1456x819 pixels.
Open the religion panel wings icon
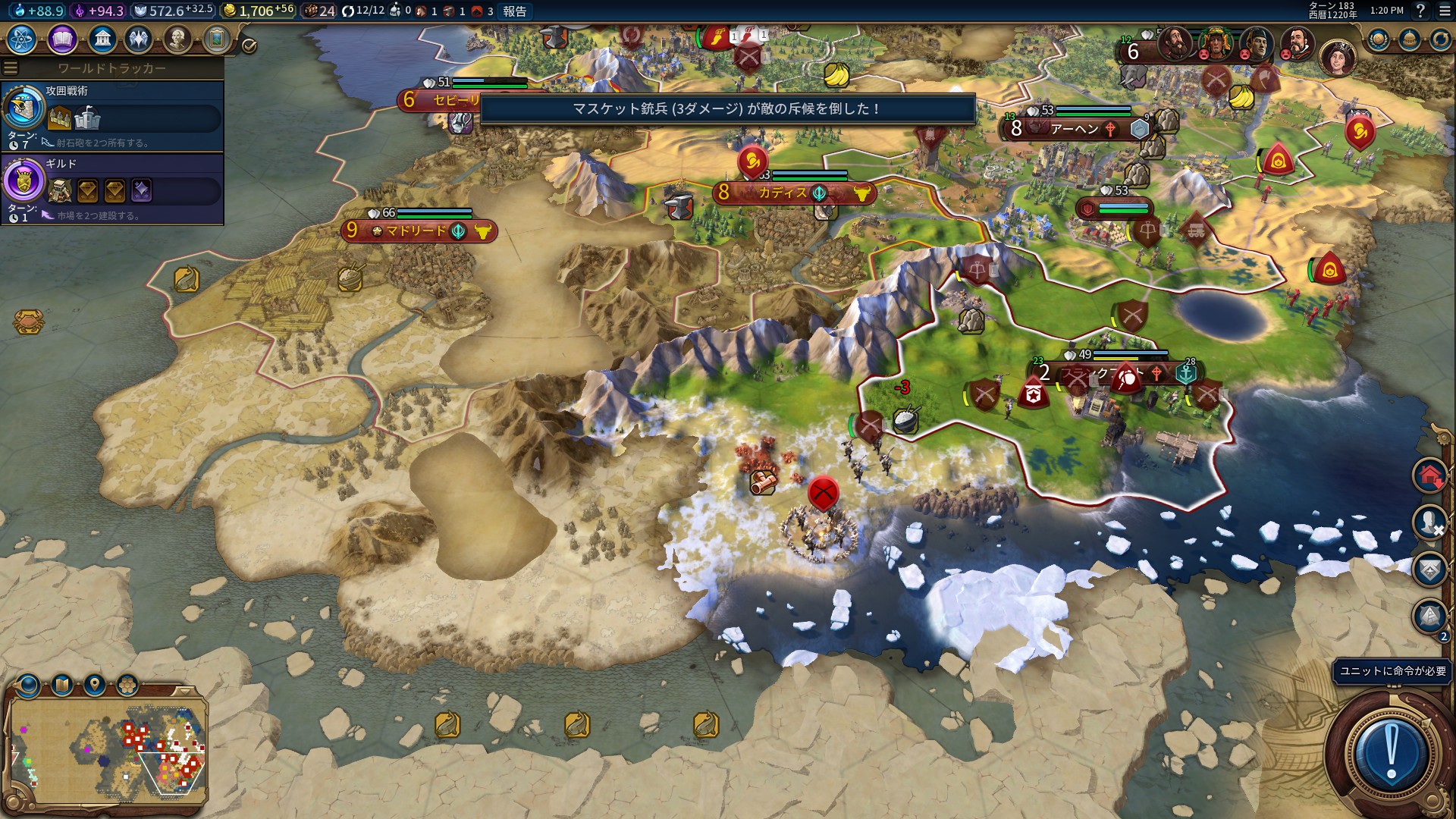139,39
